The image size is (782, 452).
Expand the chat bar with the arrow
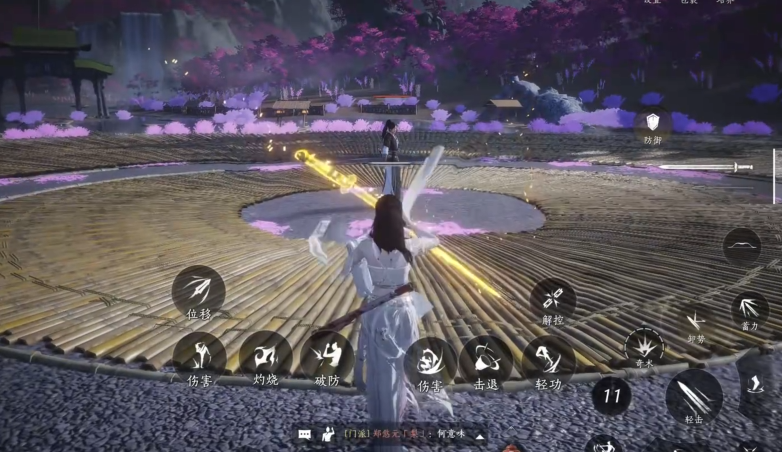click(479, 435)
